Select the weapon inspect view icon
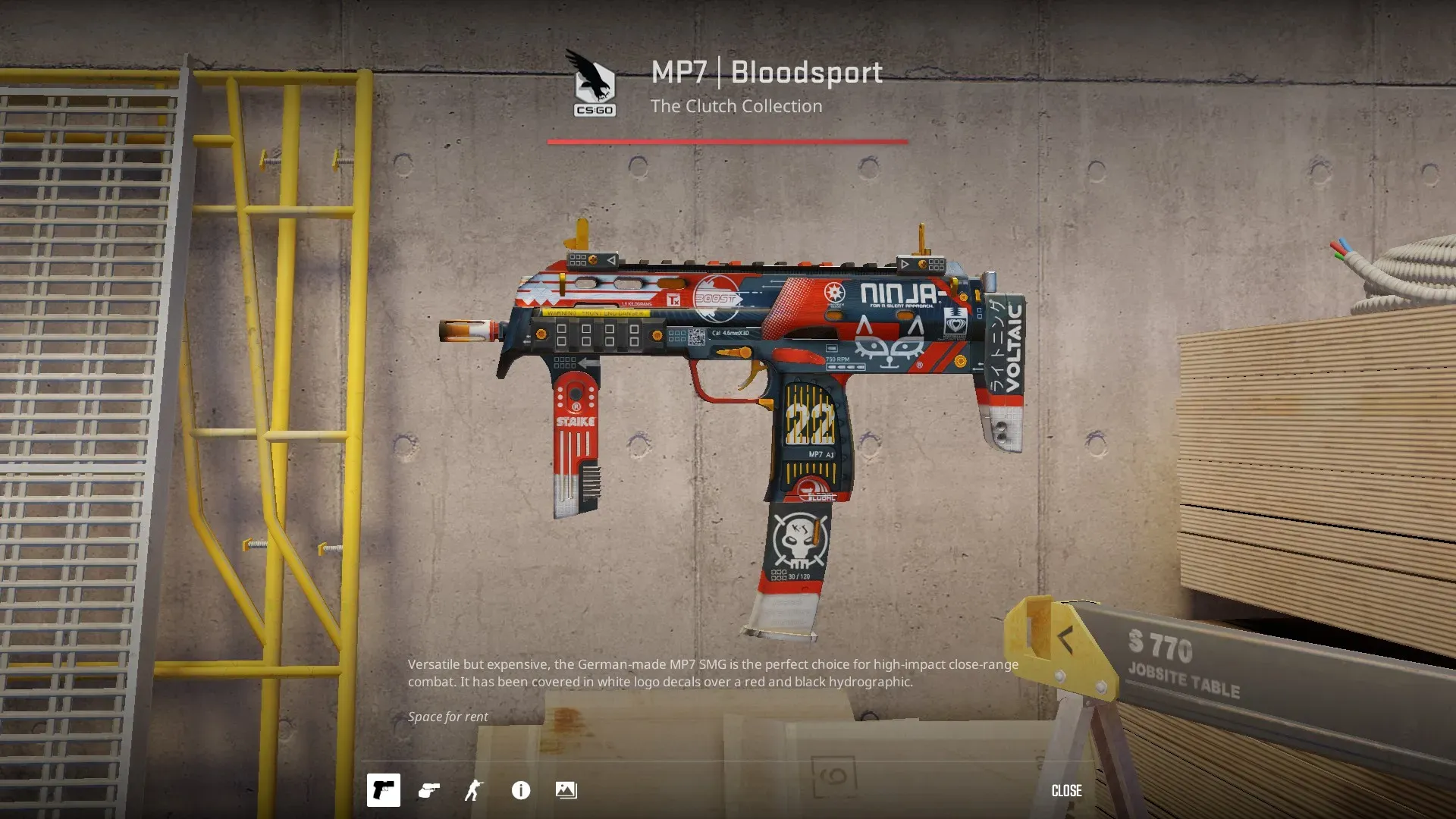The height and width of the screenshot is (819, 1456). click(x=383, y=790)
